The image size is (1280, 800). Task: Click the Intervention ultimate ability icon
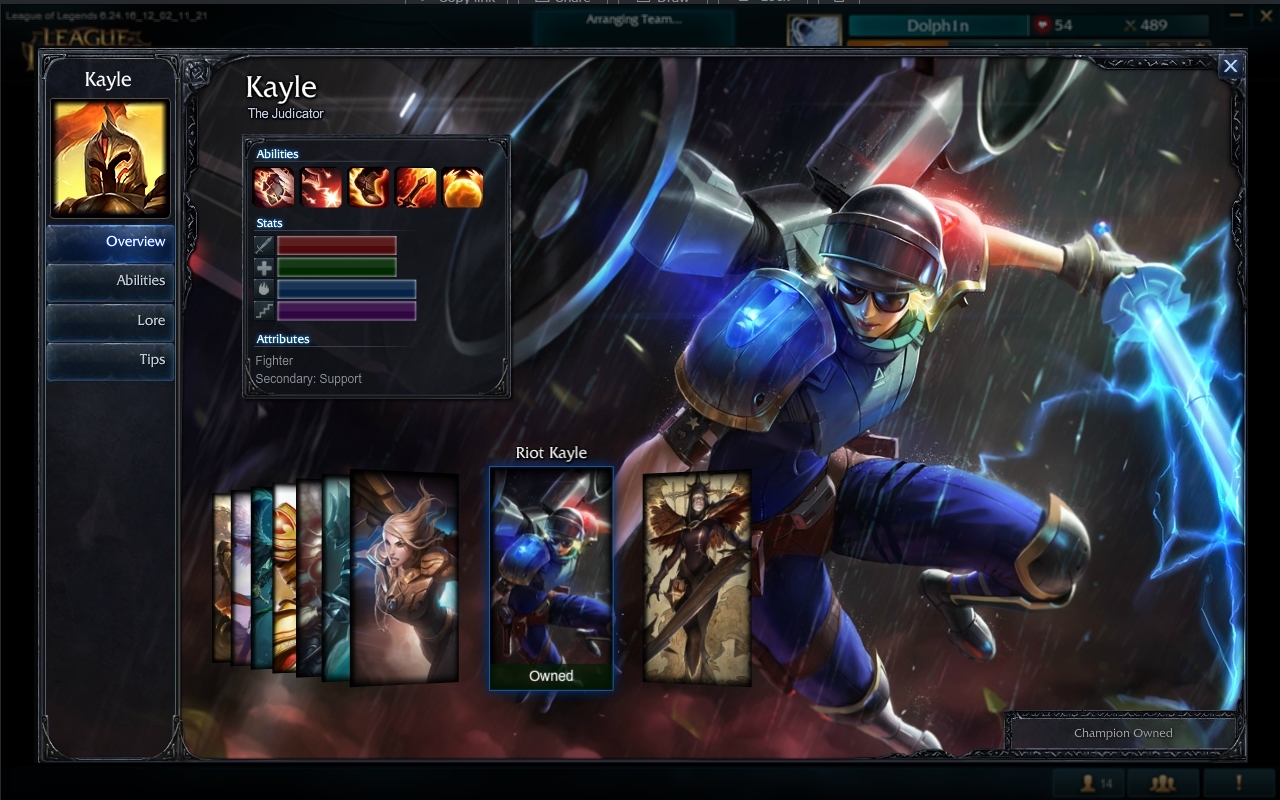[463, 188]
